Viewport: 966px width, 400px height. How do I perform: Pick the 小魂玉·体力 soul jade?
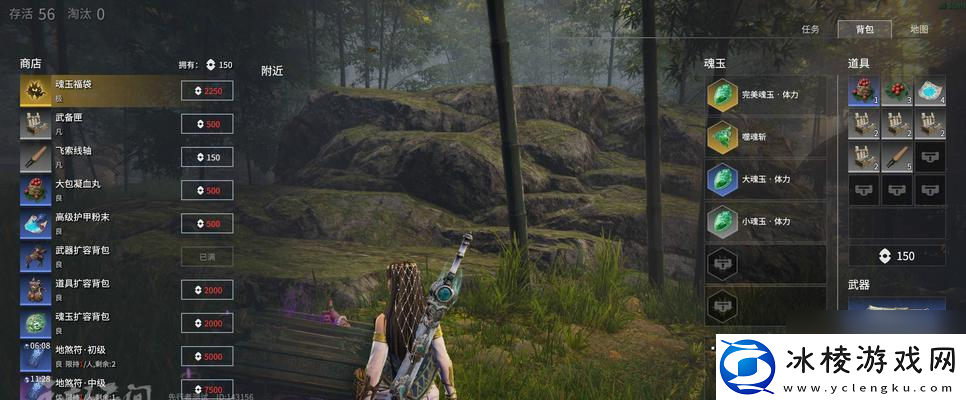[766, 221]
